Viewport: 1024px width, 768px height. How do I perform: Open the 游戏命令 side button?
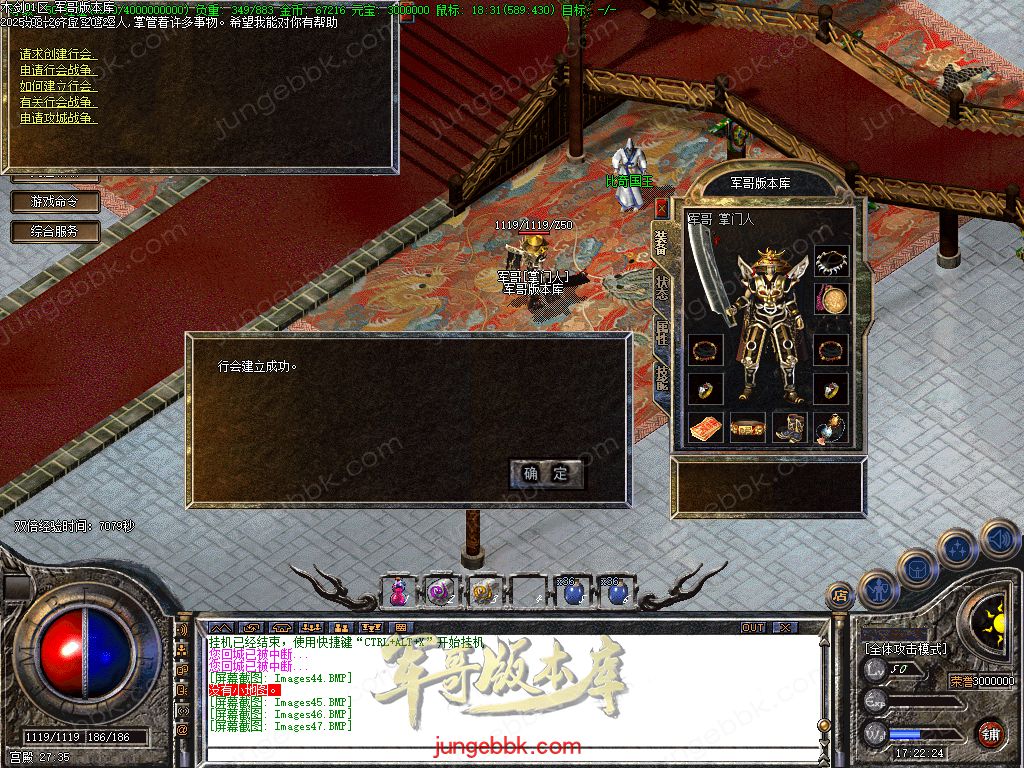click(56, 201)
